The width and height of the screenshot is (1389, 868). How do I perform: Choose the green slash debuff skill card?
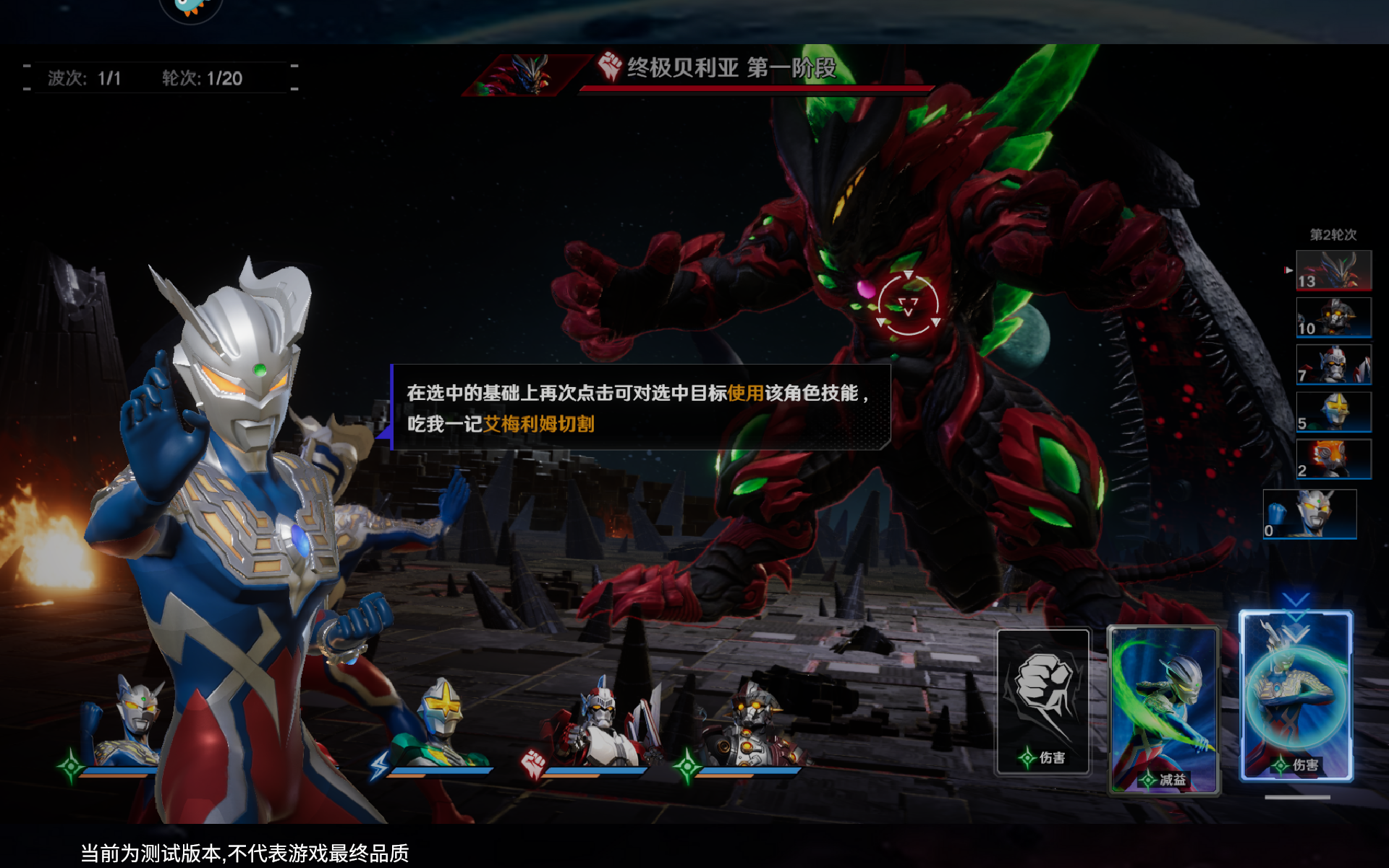click(1163, 710)
